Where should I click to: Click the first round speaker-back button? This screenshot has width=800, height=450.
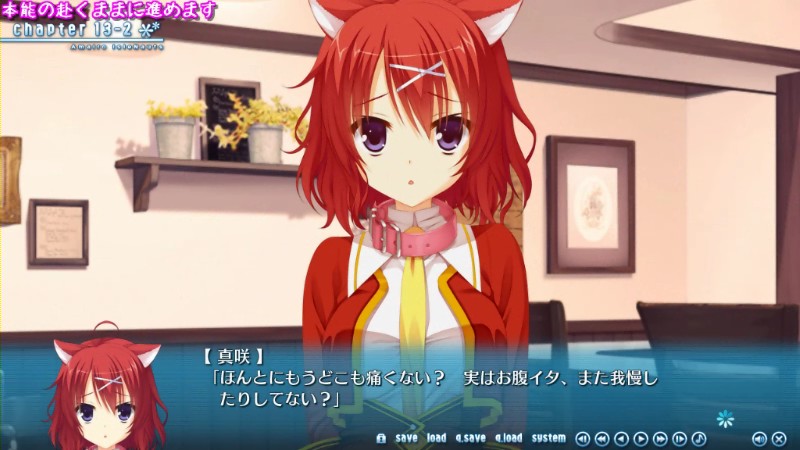pos(583,438)
